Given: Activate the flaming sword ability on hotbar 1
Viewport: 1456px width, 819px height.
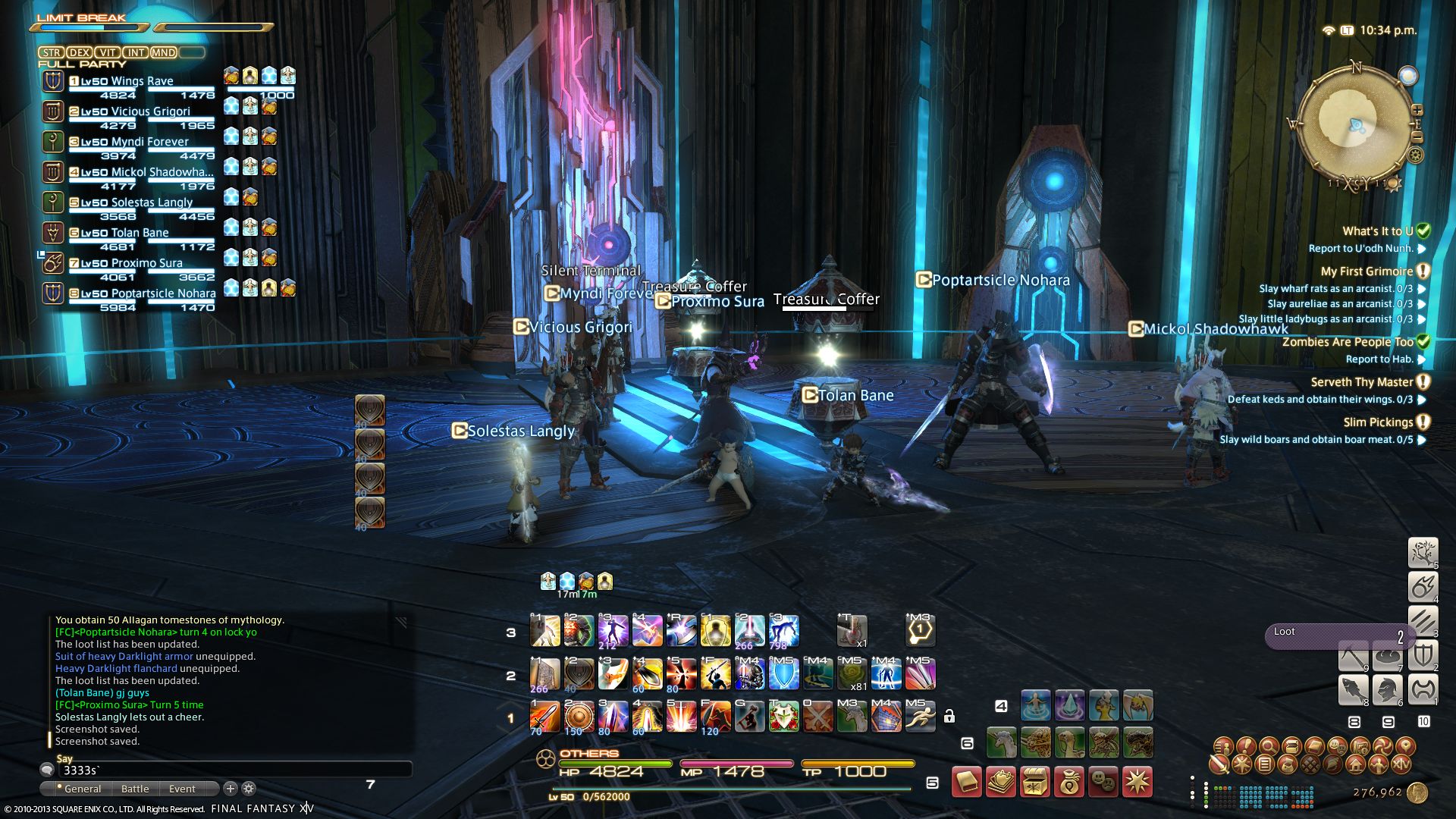Looking at the screenshot, I should point(544,717).
